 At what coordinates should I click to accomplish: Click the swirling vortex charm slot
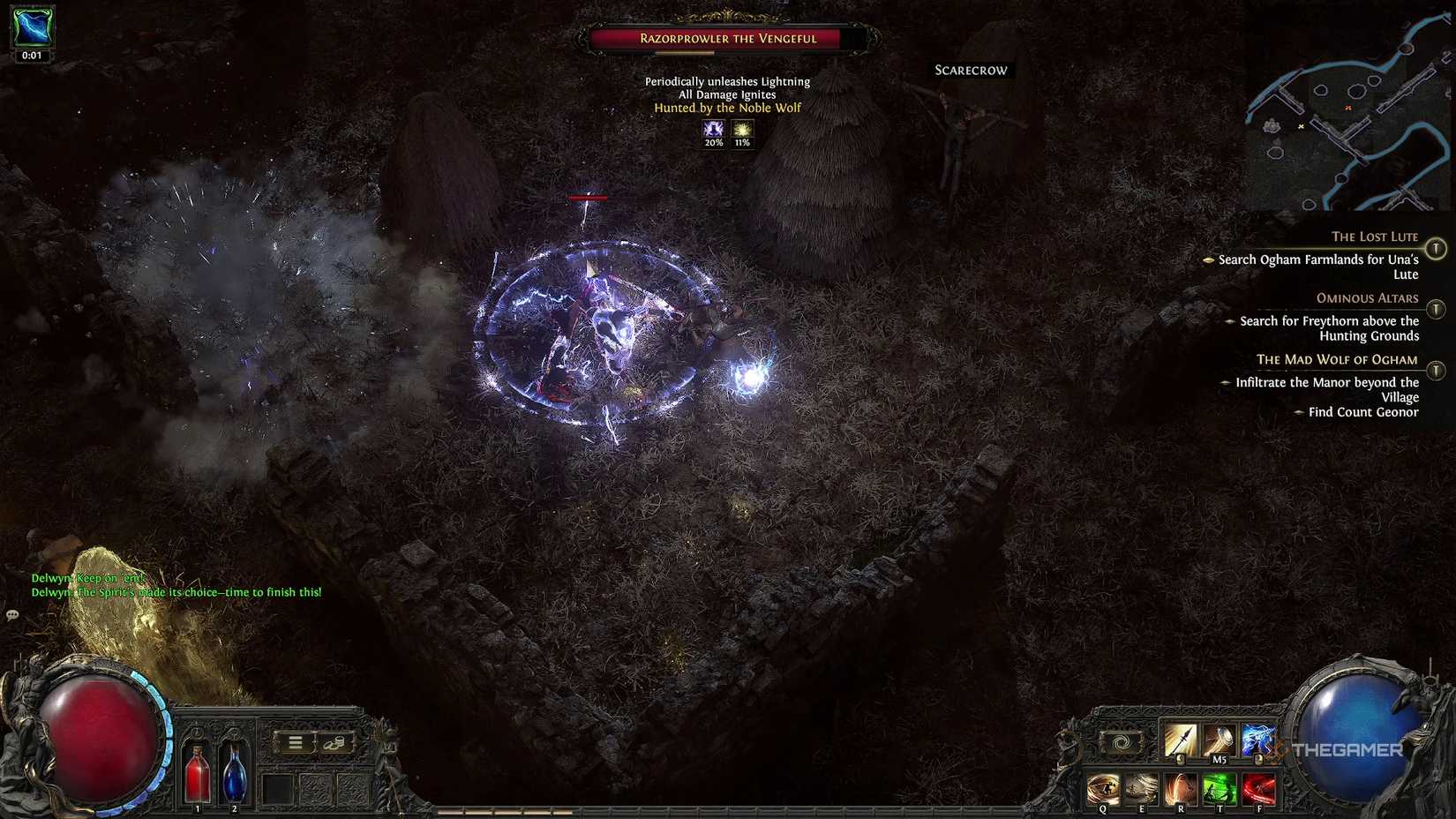pyautogui.click(x=1122, y=740)
